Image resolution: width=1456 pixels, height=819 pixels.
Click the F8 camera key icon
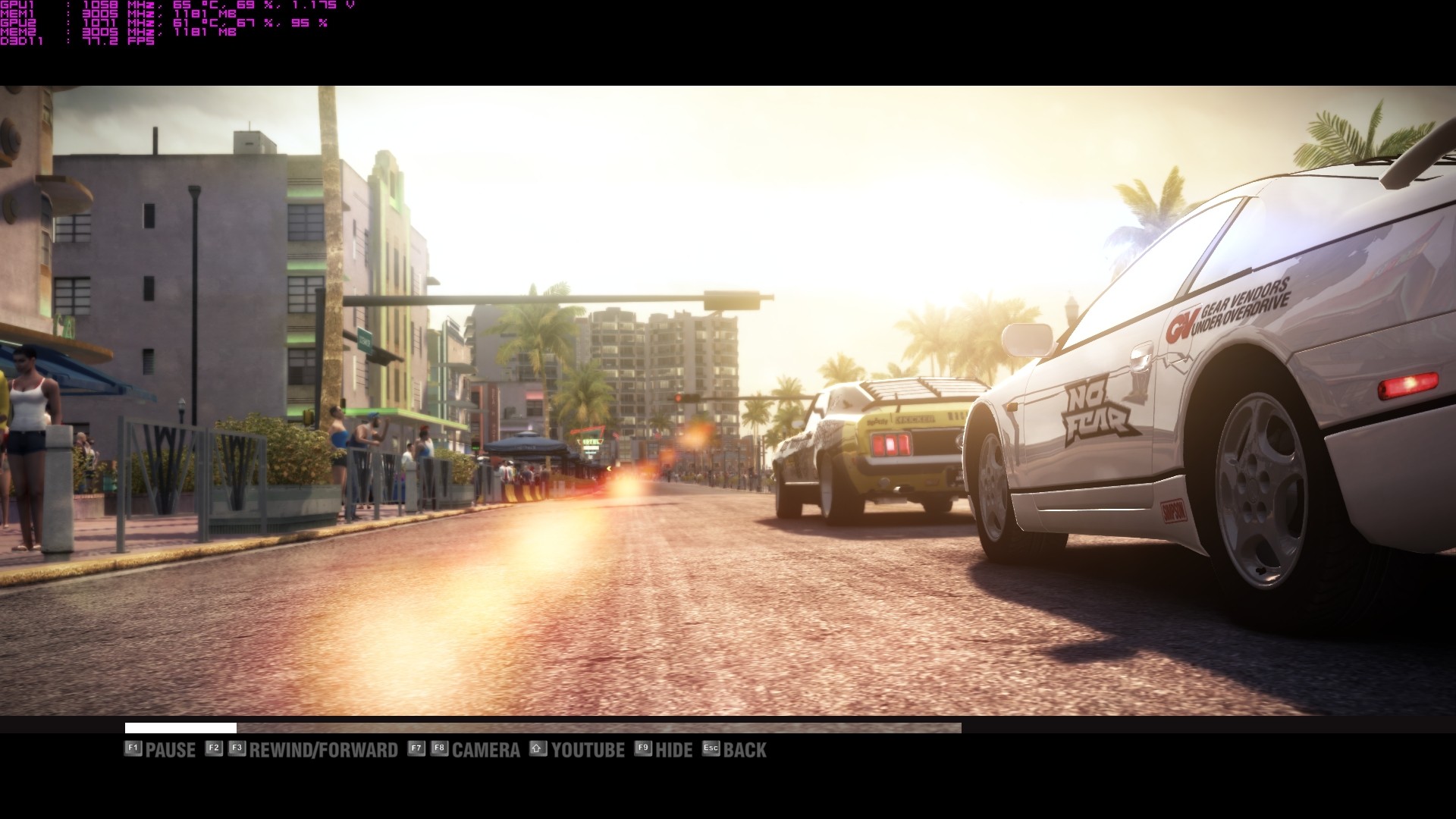click(x=441, y=748)
